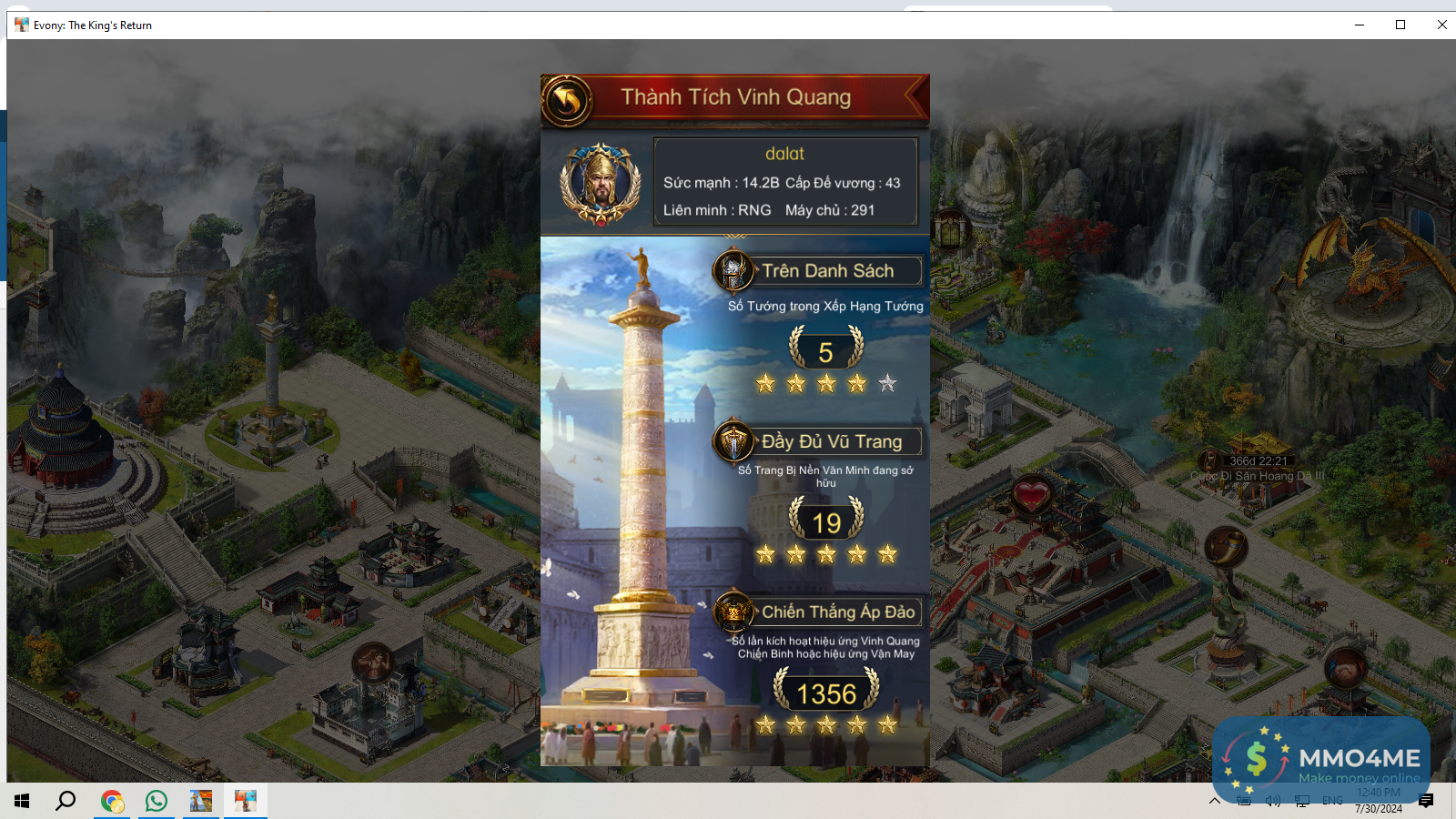Minimize the Evony window
The height and width of the screenshot is (819, 1456).
pyautogui.click(x=1360, y=25)
